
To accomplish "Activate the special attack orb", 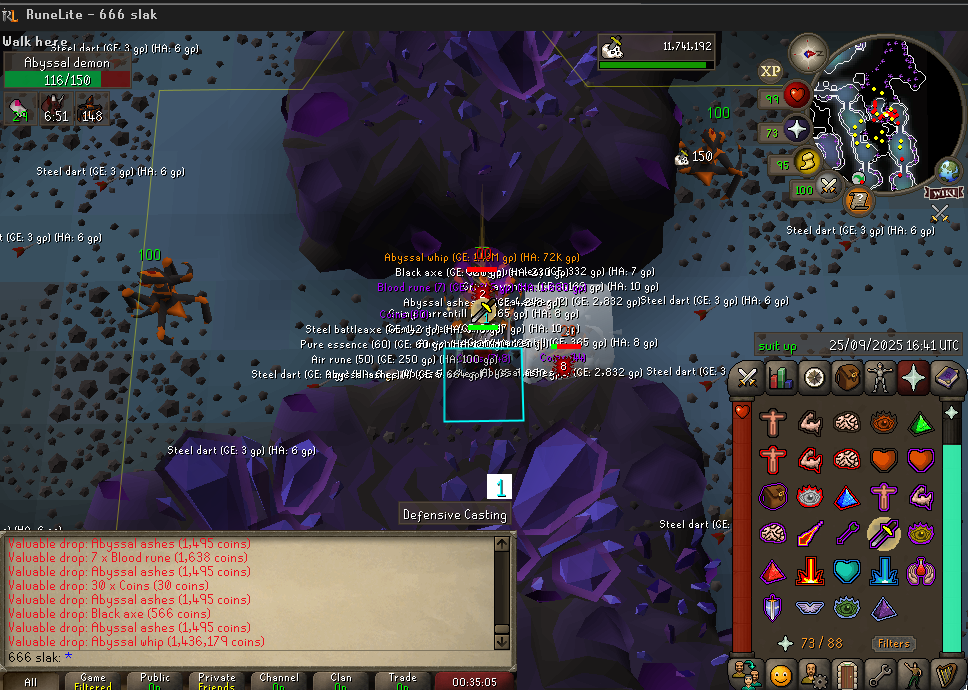I will click(829, 185).
